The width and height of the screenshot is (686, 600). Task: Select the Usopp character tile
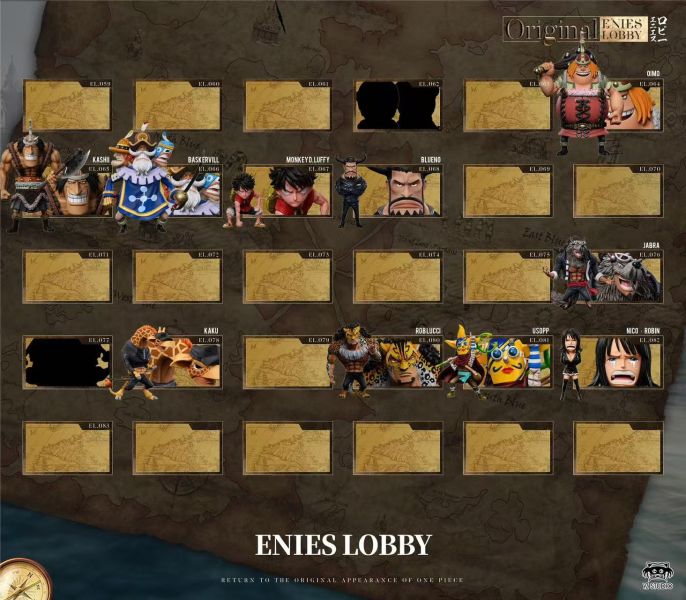(507, 362)
